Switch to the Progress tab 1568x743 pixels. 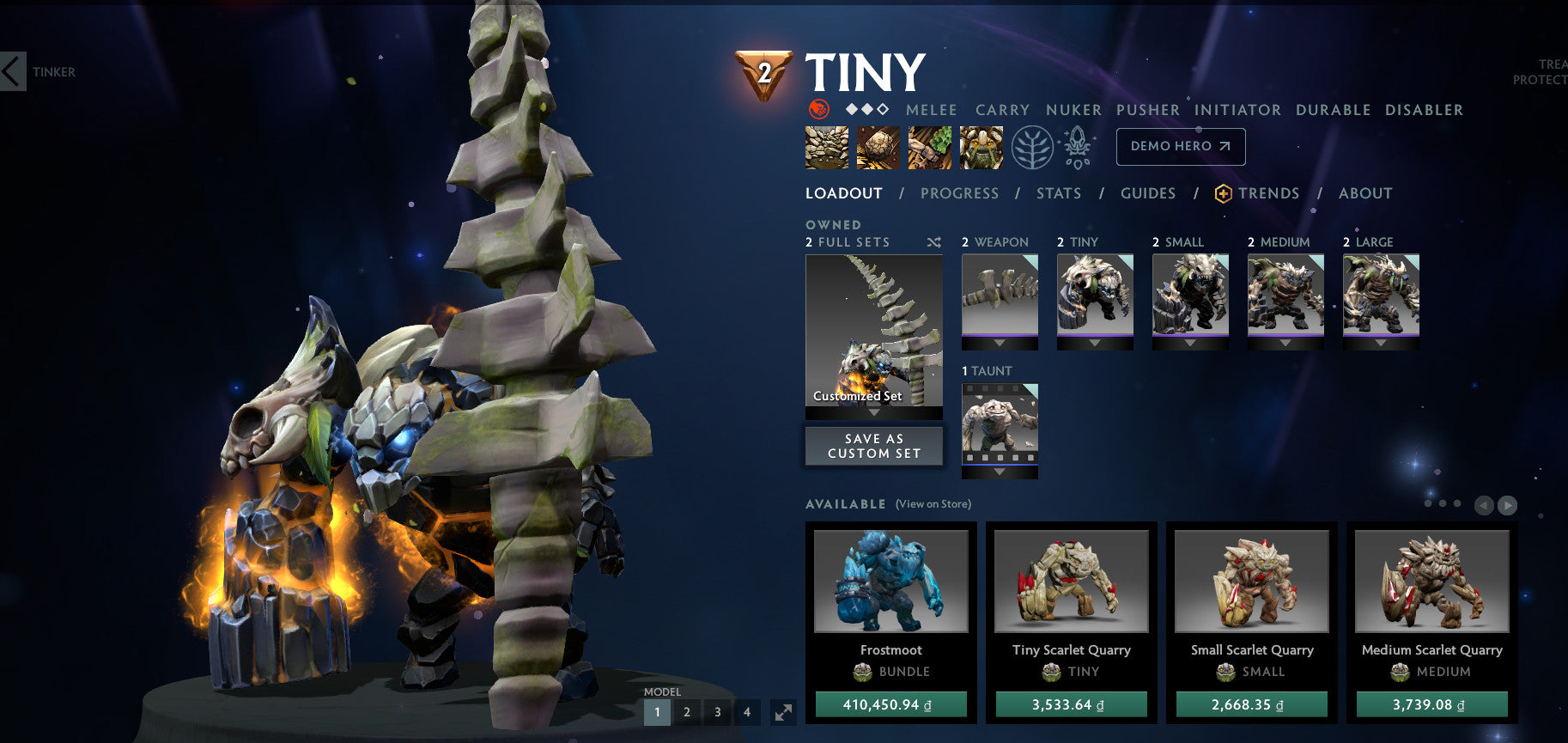coord(959,193)
